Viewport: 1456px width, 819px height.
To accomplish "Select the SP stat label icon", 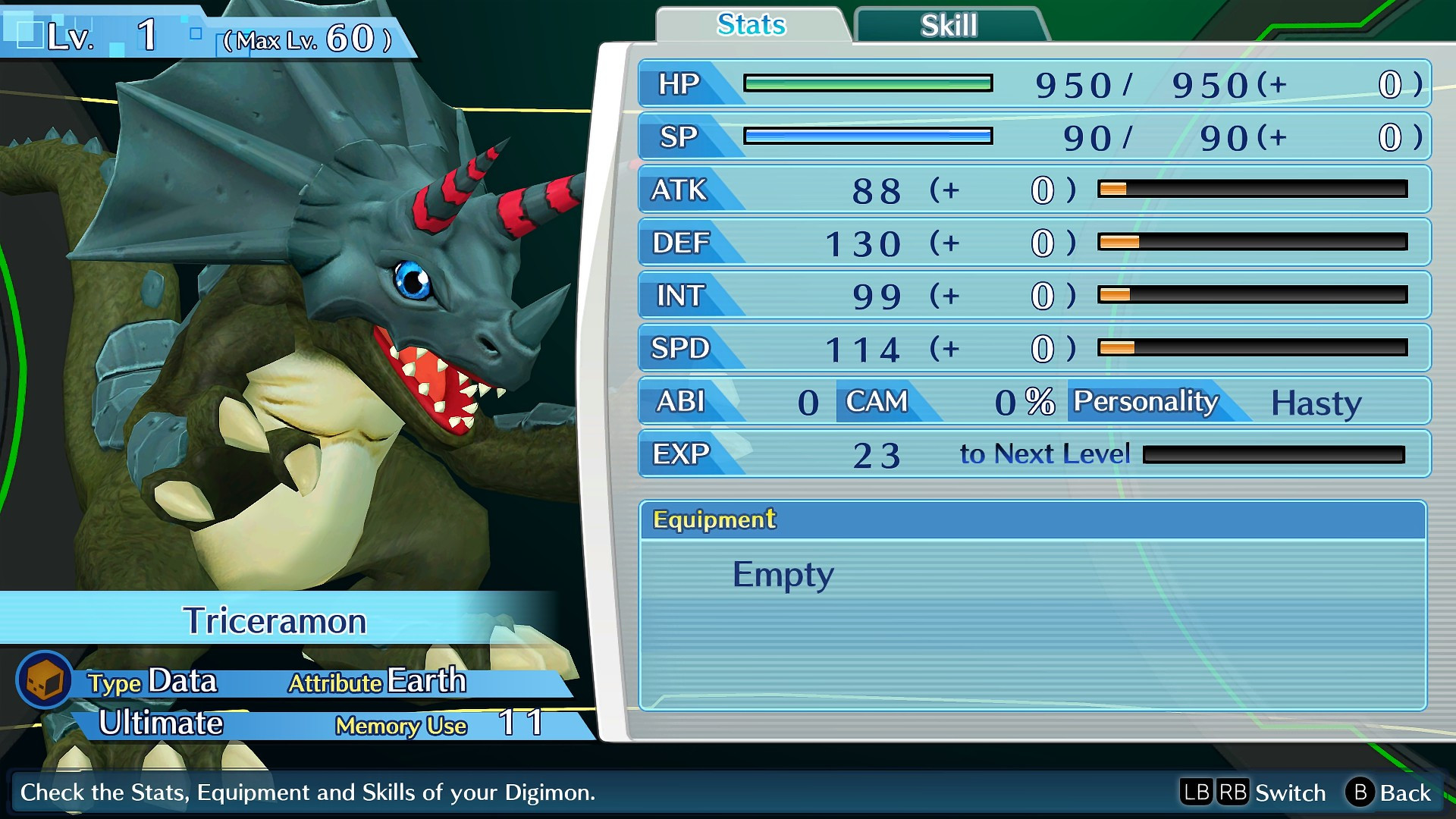I will point(681,137).
